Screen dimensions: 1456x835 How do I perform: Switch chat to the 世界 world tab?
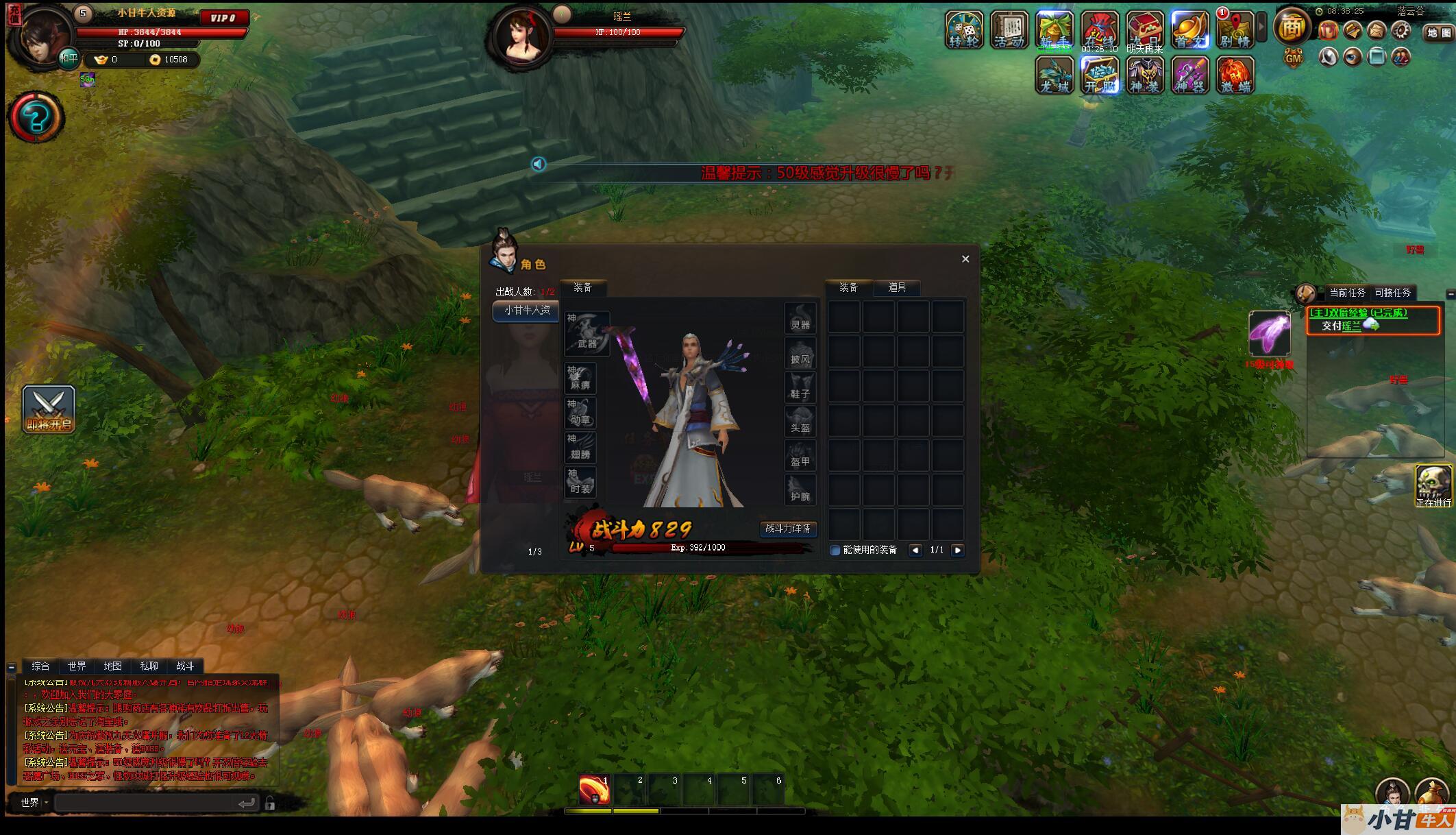click(77, 666)
